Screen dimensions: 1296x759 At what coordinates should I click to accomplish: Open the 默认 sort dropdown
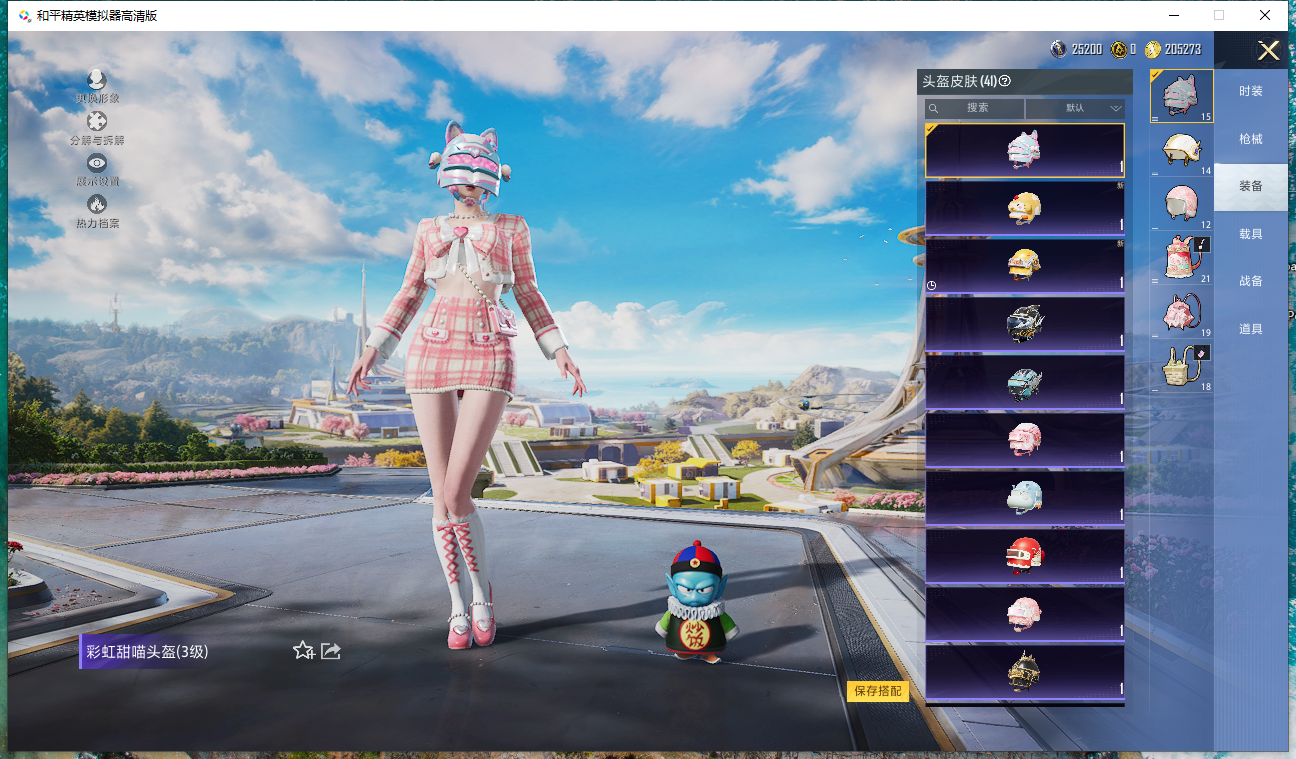1075,108
